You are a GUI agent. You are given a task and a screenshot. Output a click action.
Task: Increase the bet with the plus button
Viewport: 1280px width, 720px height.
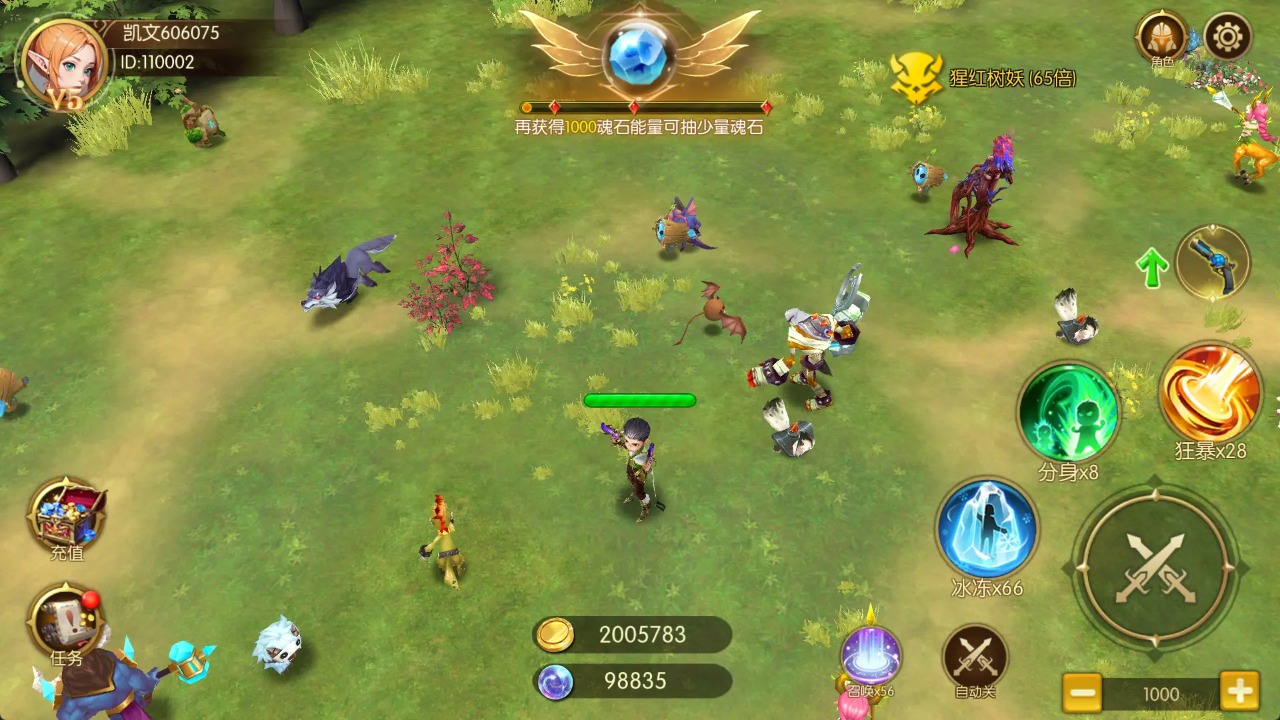[x=1239, y=692]
